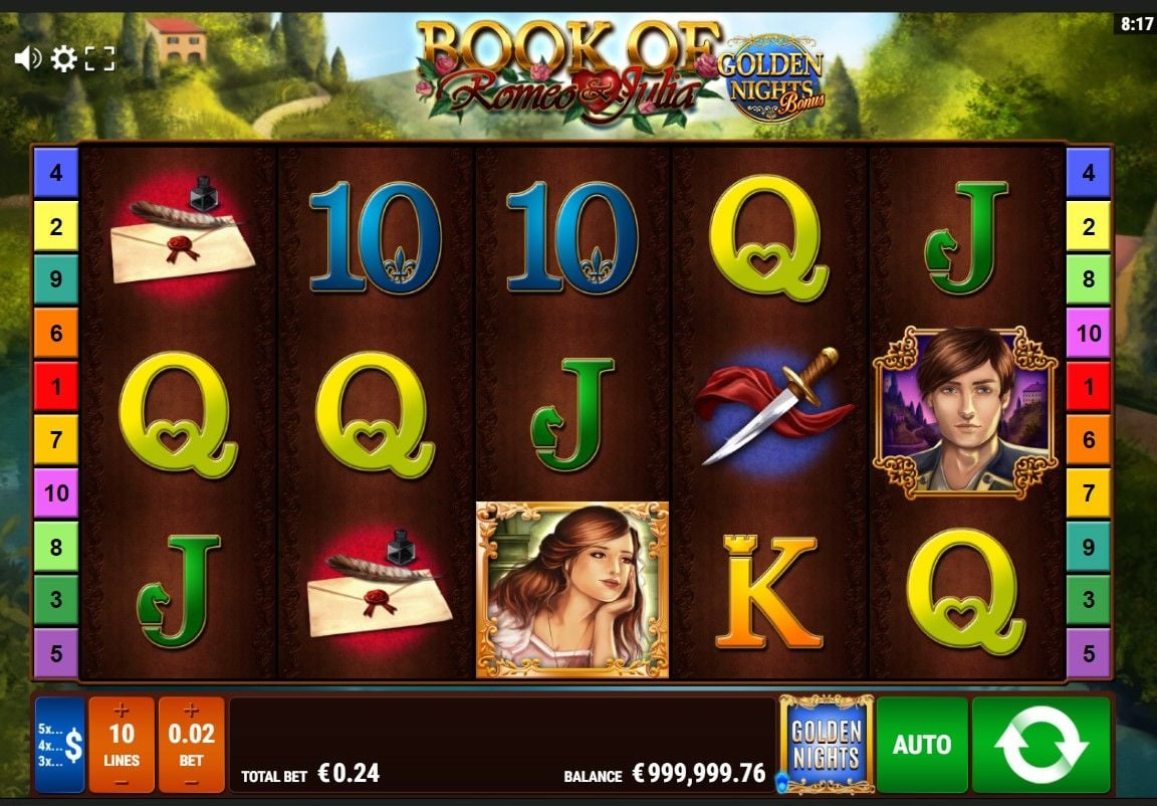Viewport: 1157px width, 806px height.
Task: Open the Golden Nights bonus panel
Action: tap(826, 745)
